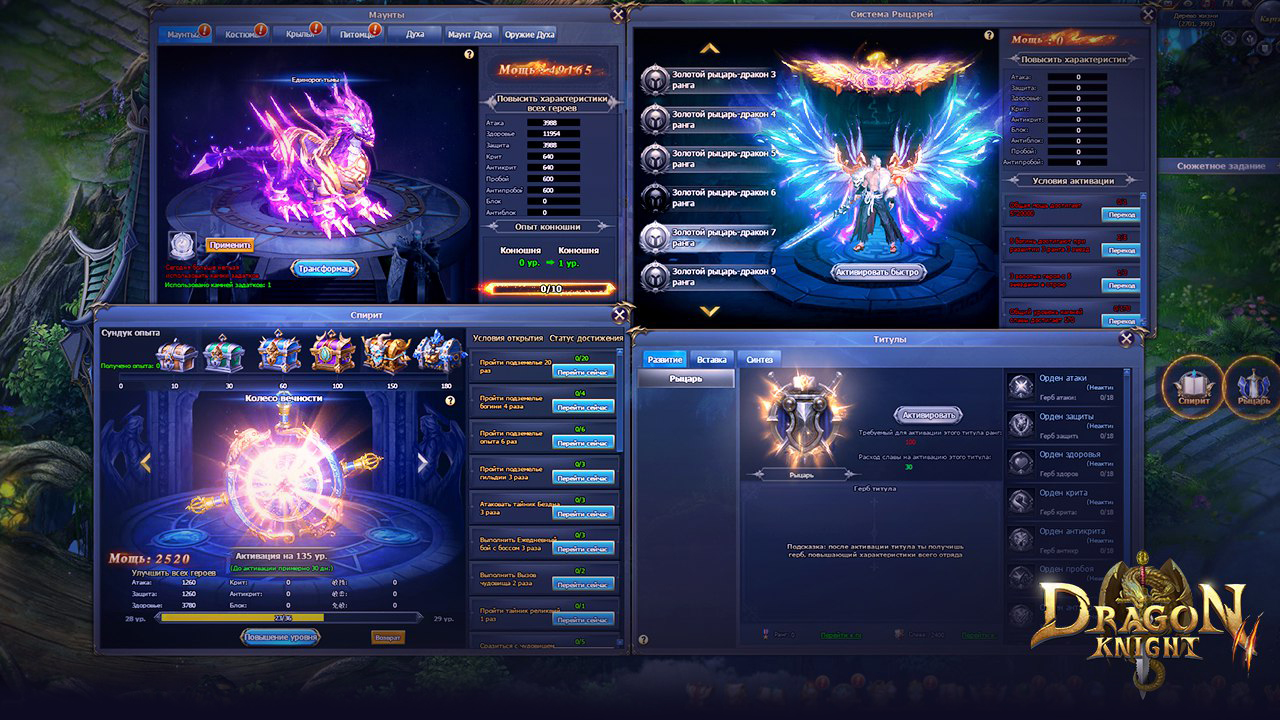
Task: Click the help question-mark icon in Маунты panel
Action: coord(469,54)
